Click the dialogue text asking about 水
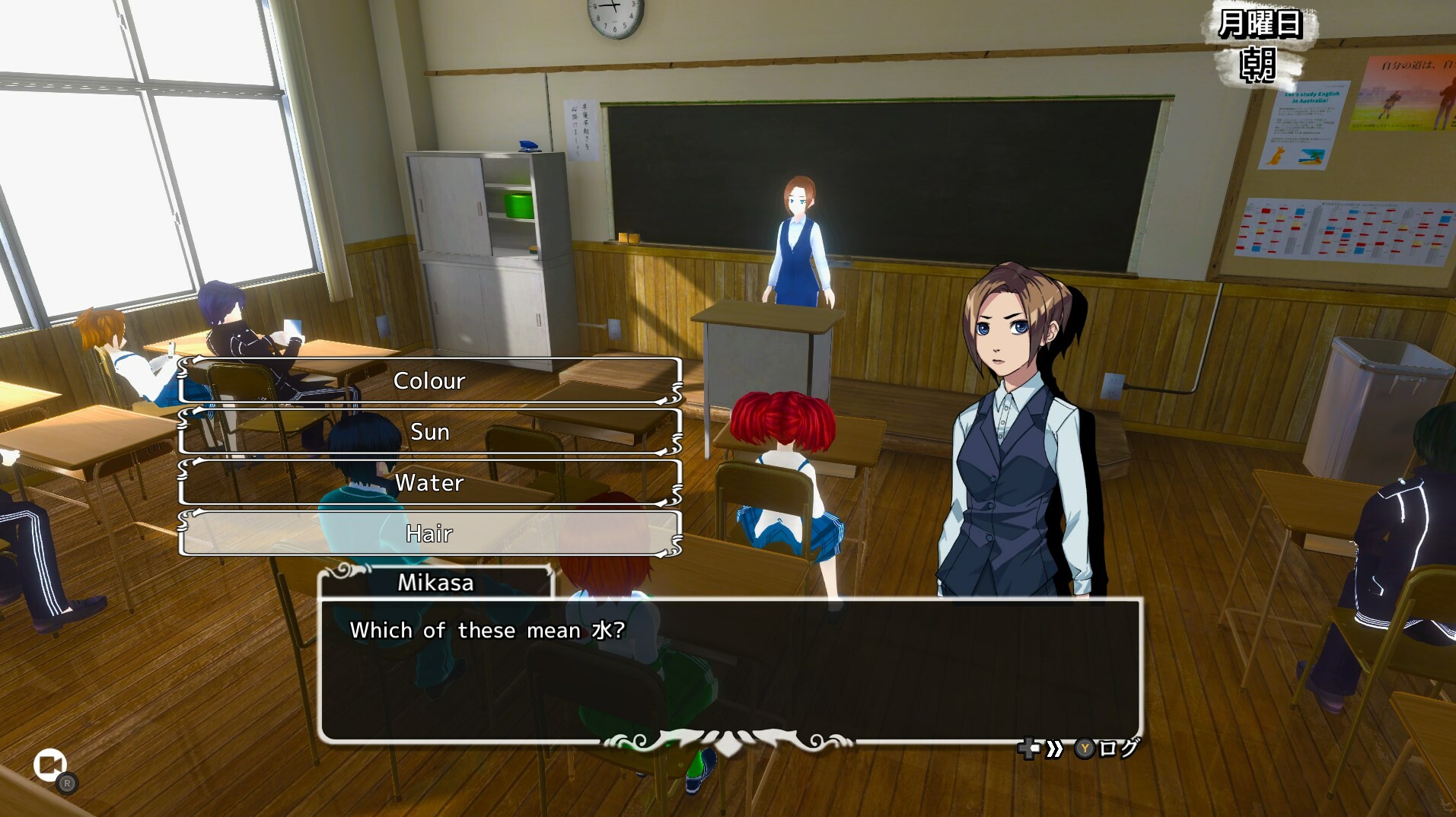 pos(487,630)
